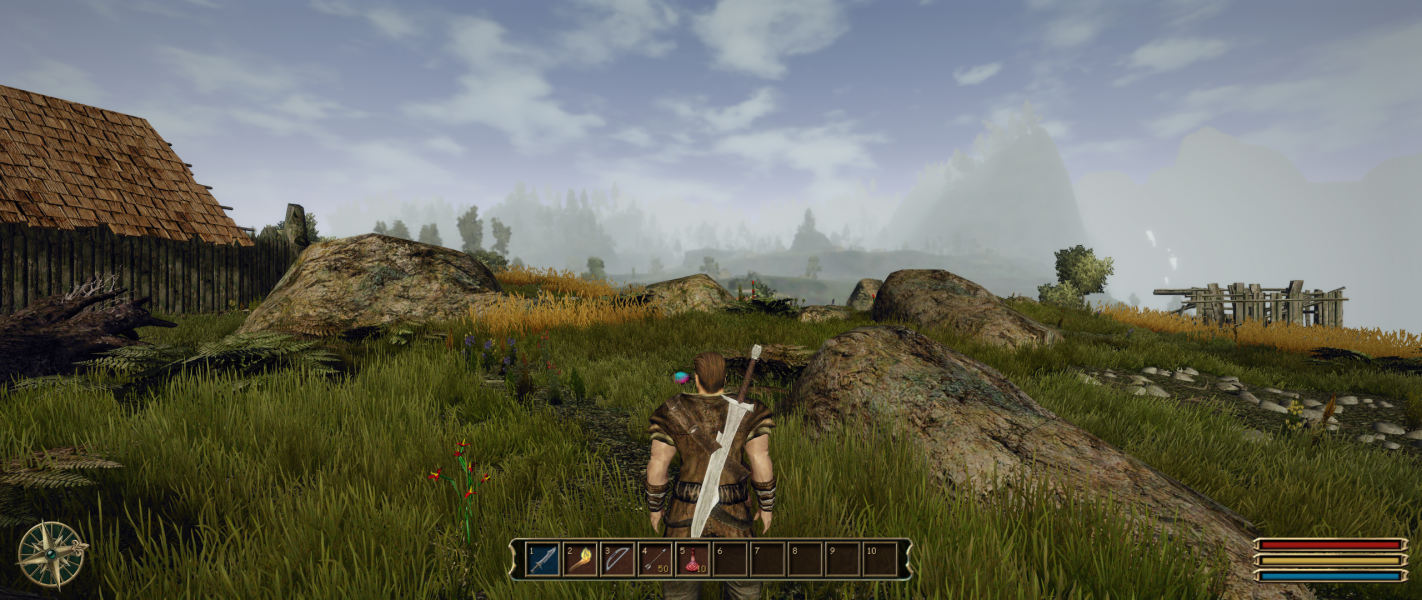Click the compass rose icon
The image size is (1422, 600).
tap(51, 553)
